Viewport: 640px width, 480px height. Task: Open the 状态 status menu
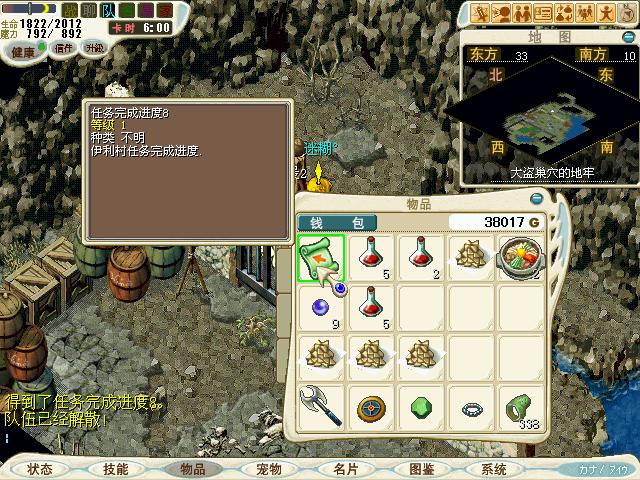40,469
